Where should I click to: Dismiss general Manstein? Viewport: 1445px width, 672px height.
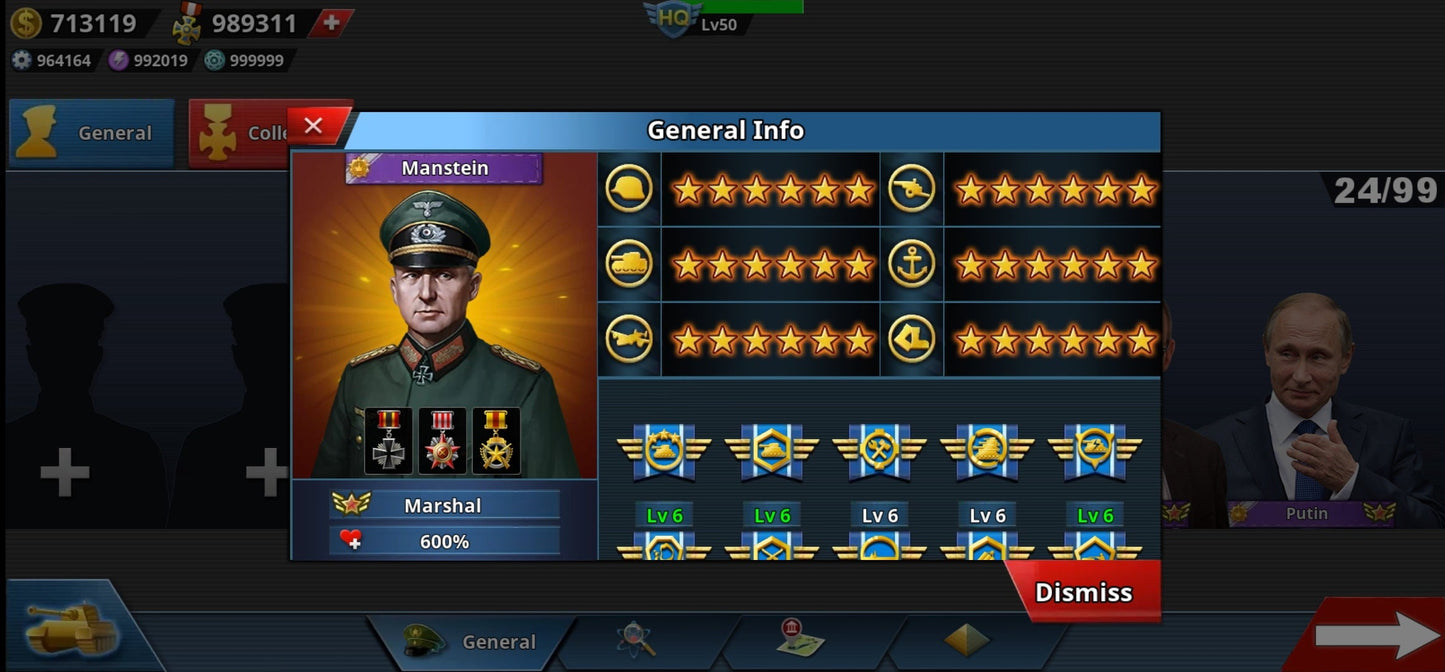(1083, 592)
